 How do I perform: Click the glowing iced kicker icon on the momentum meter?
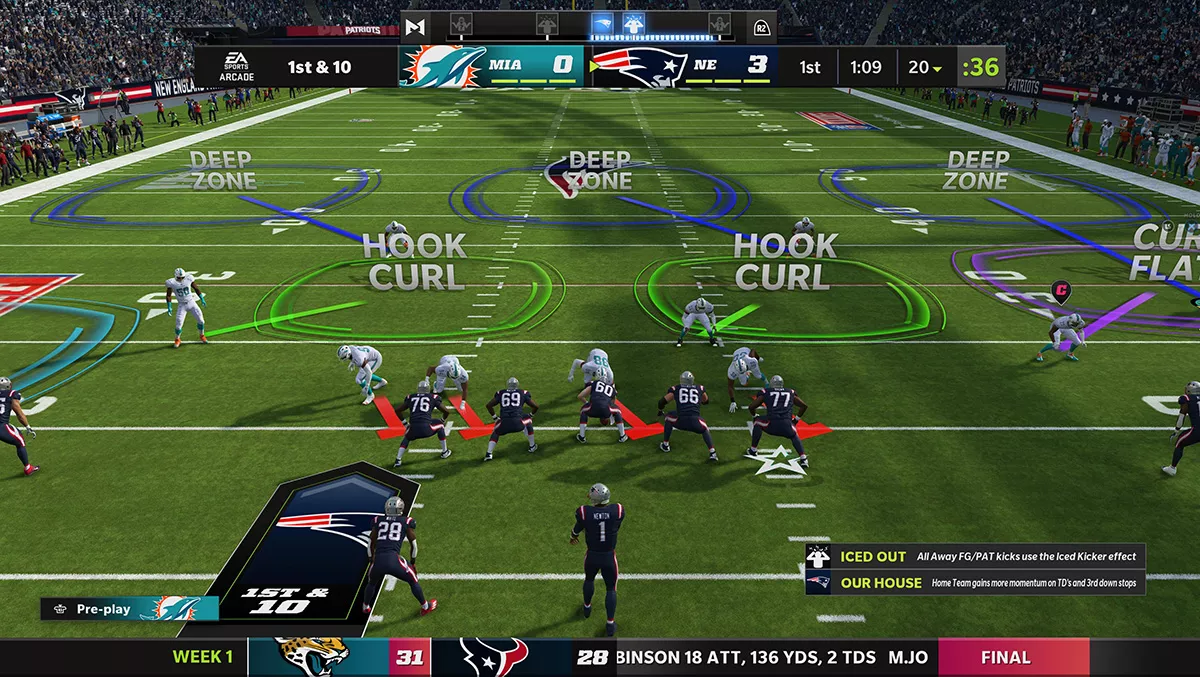click(x=633, y=23)
